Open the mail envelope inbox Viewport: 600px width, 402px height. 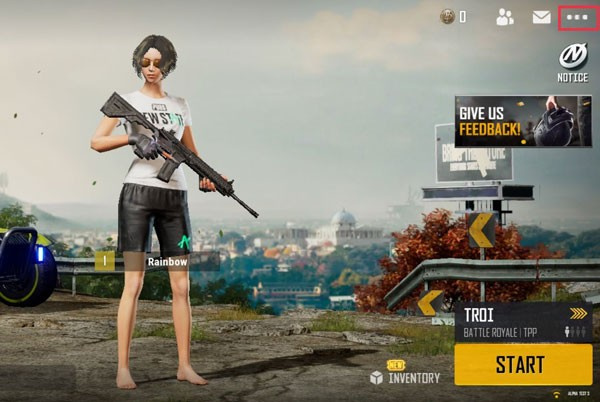click(541, 17)
